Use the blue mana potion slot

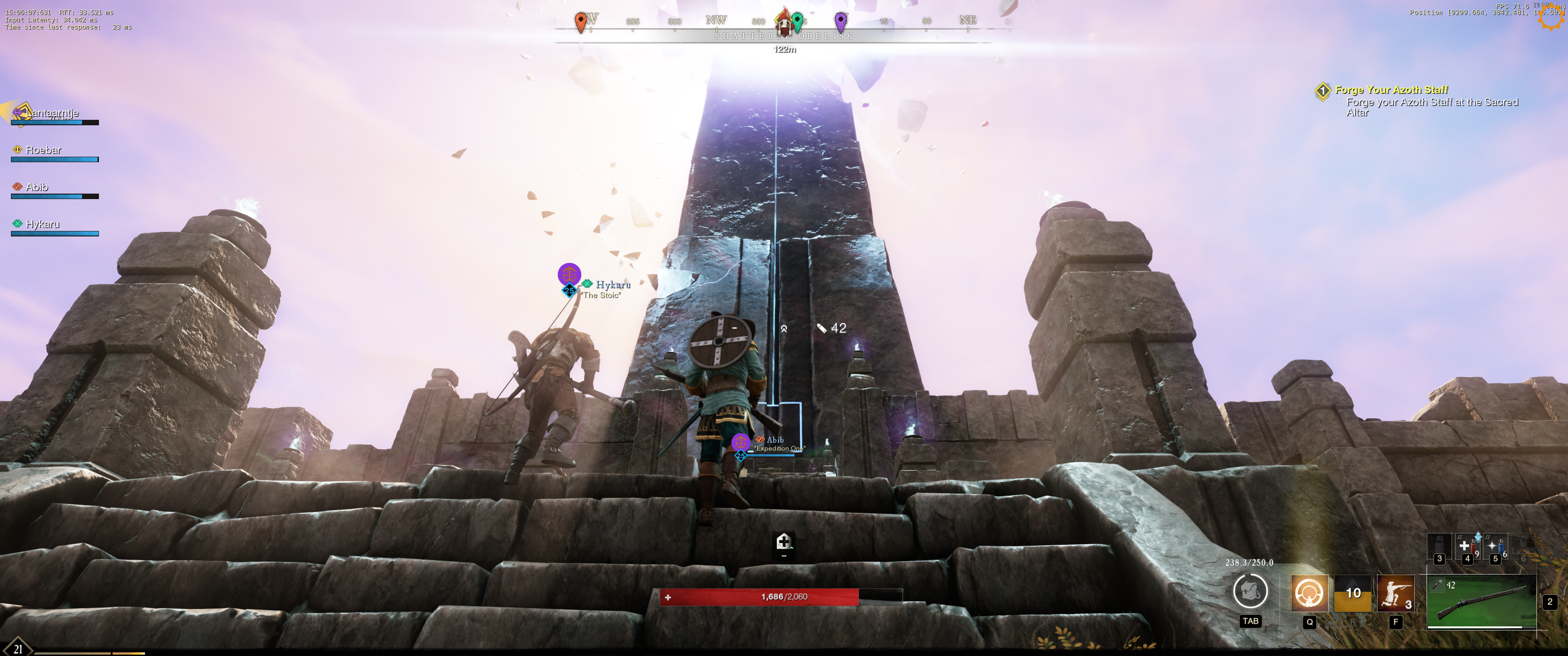coord(1495,547)
